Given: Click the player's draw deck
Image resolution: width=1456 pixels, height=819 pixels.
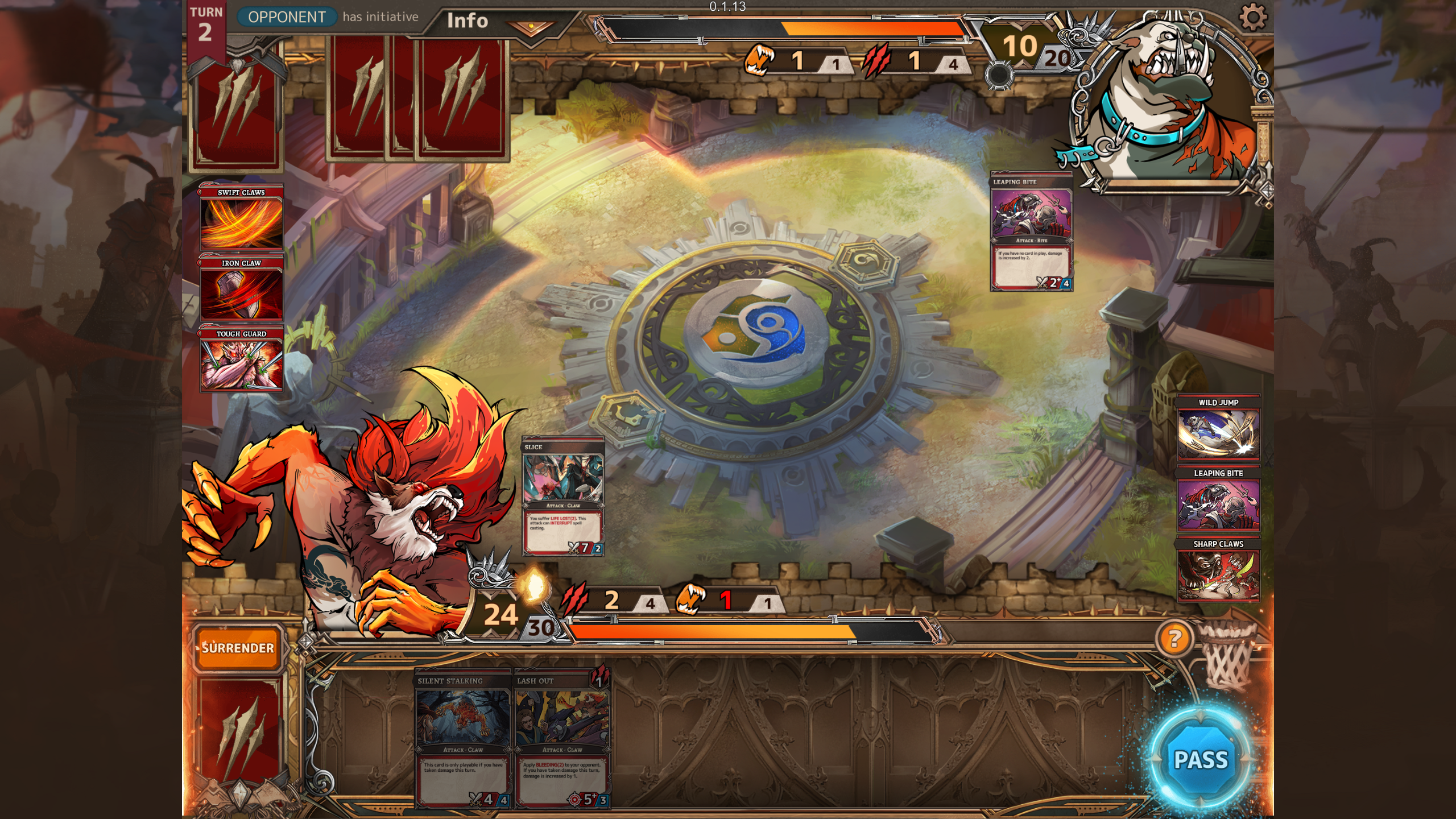Looking at the screenshot, I should click(239, 734).
